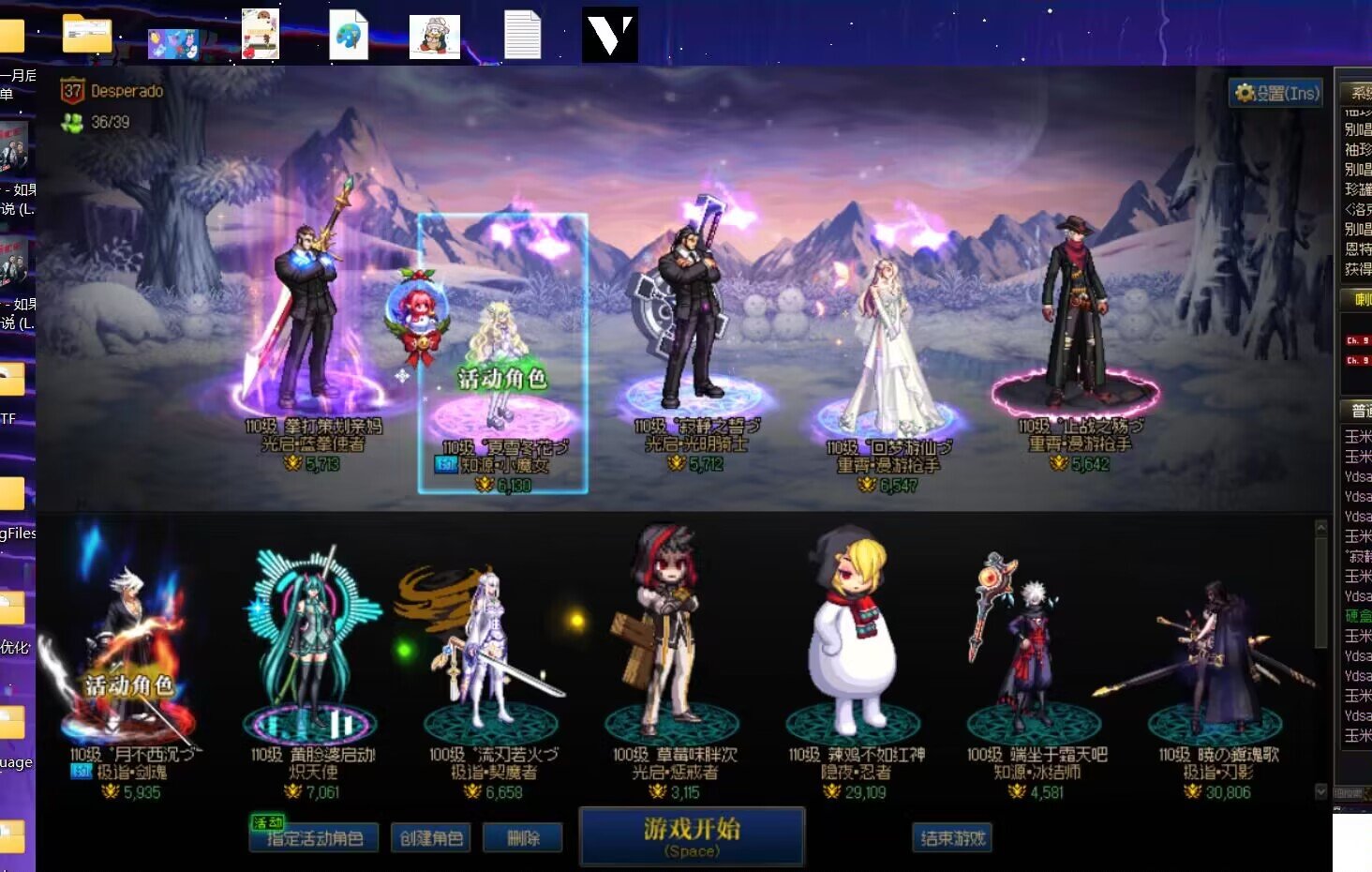Click the 删除 delete character button
This screenshot has height=872, width=1372.
523,837
